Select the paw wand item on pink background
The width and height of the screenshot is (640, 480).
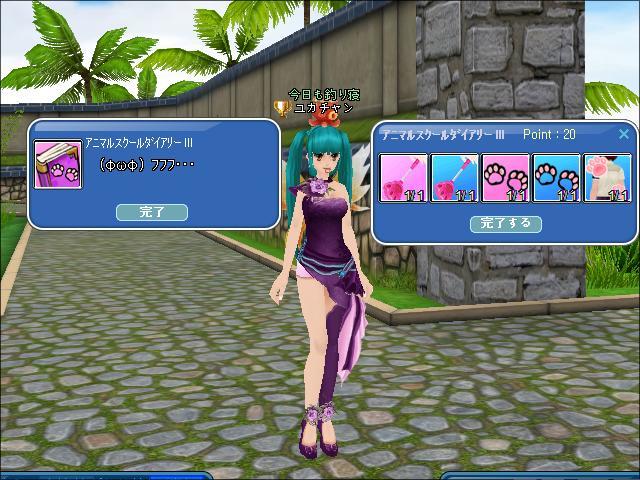404,176
